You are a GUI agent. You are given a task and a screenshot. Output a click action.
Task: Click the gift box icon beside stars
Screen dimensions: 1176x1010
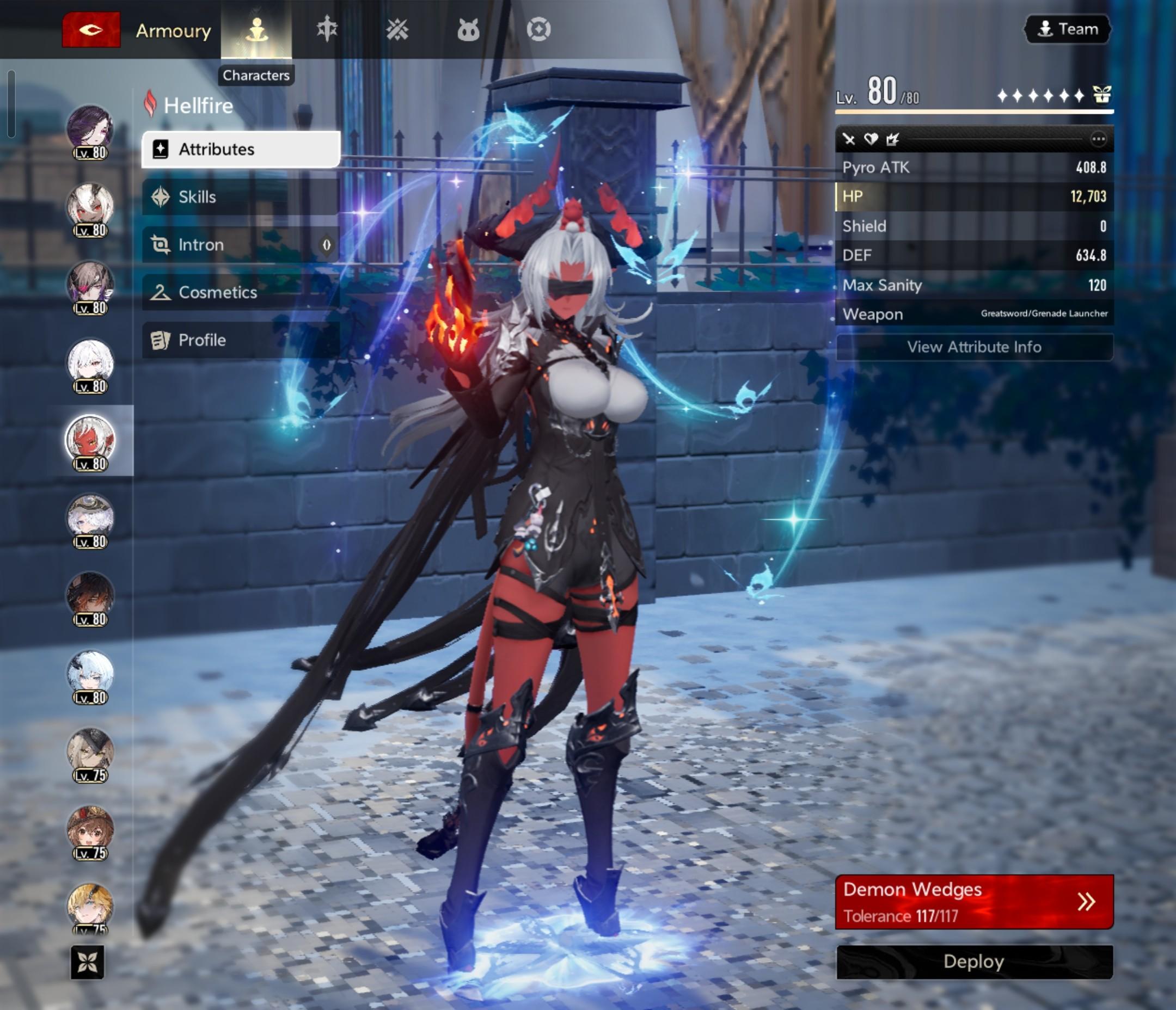click(x=1101, y=95)
